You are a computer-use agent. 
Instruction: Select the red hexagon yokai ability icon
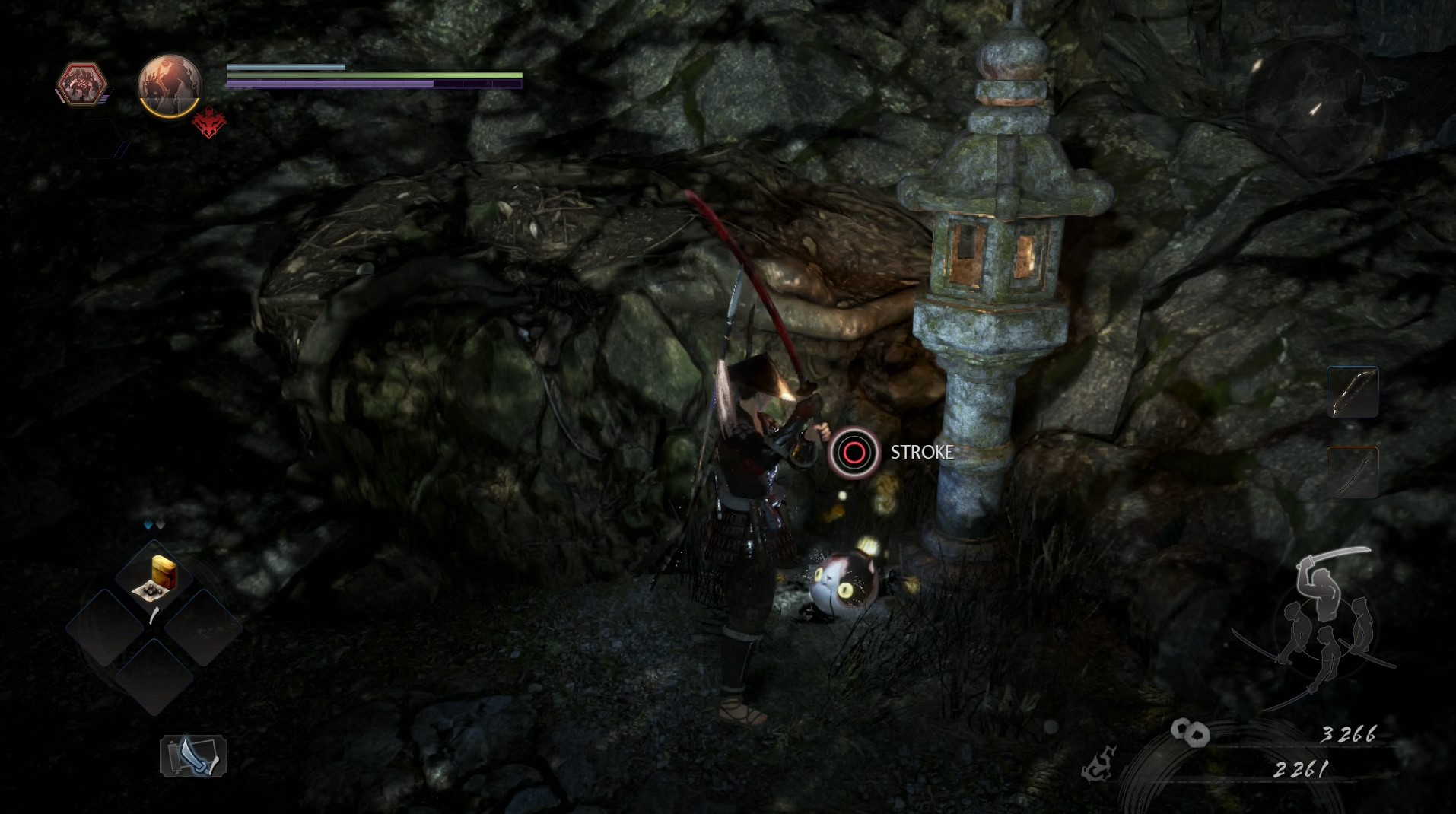(x=81, y=84)
